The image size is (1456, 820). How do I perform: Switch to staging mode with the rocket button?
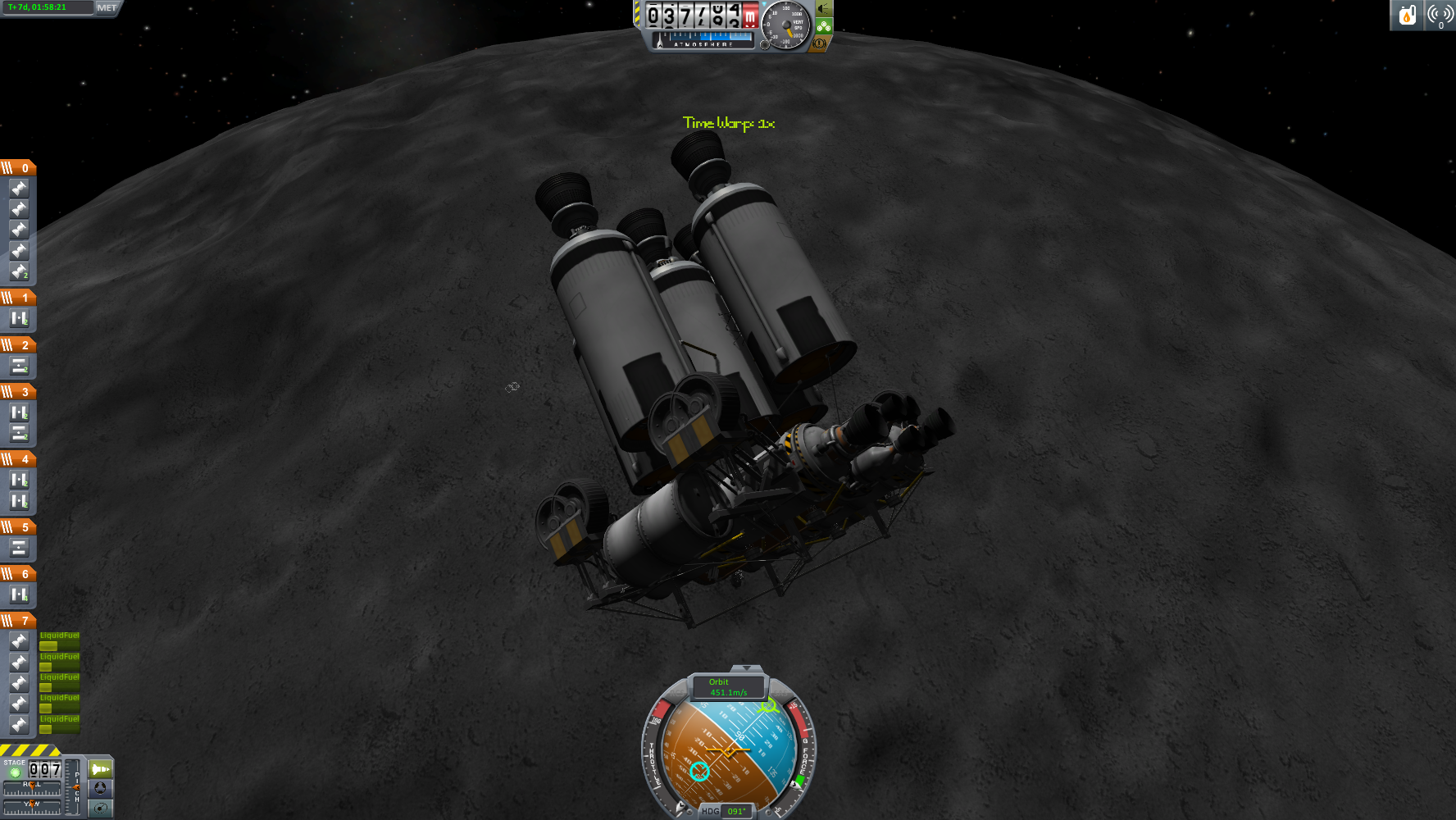100,769
